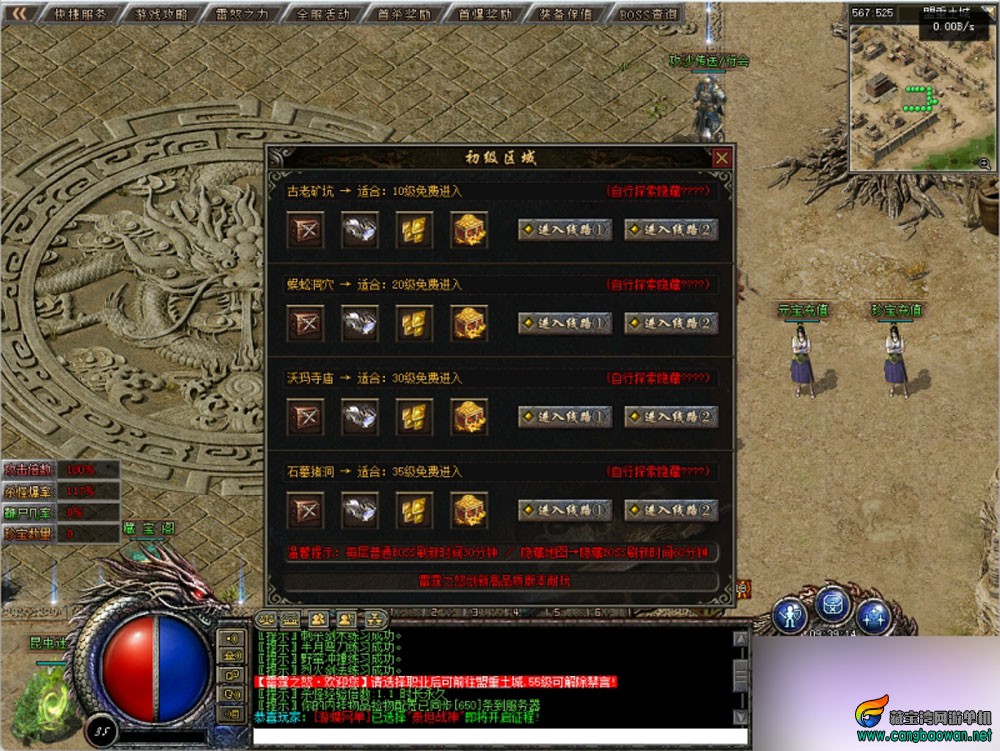Enter line 2 for 古老矿坑
The image size is (1000, 751).
coord(671,230)
